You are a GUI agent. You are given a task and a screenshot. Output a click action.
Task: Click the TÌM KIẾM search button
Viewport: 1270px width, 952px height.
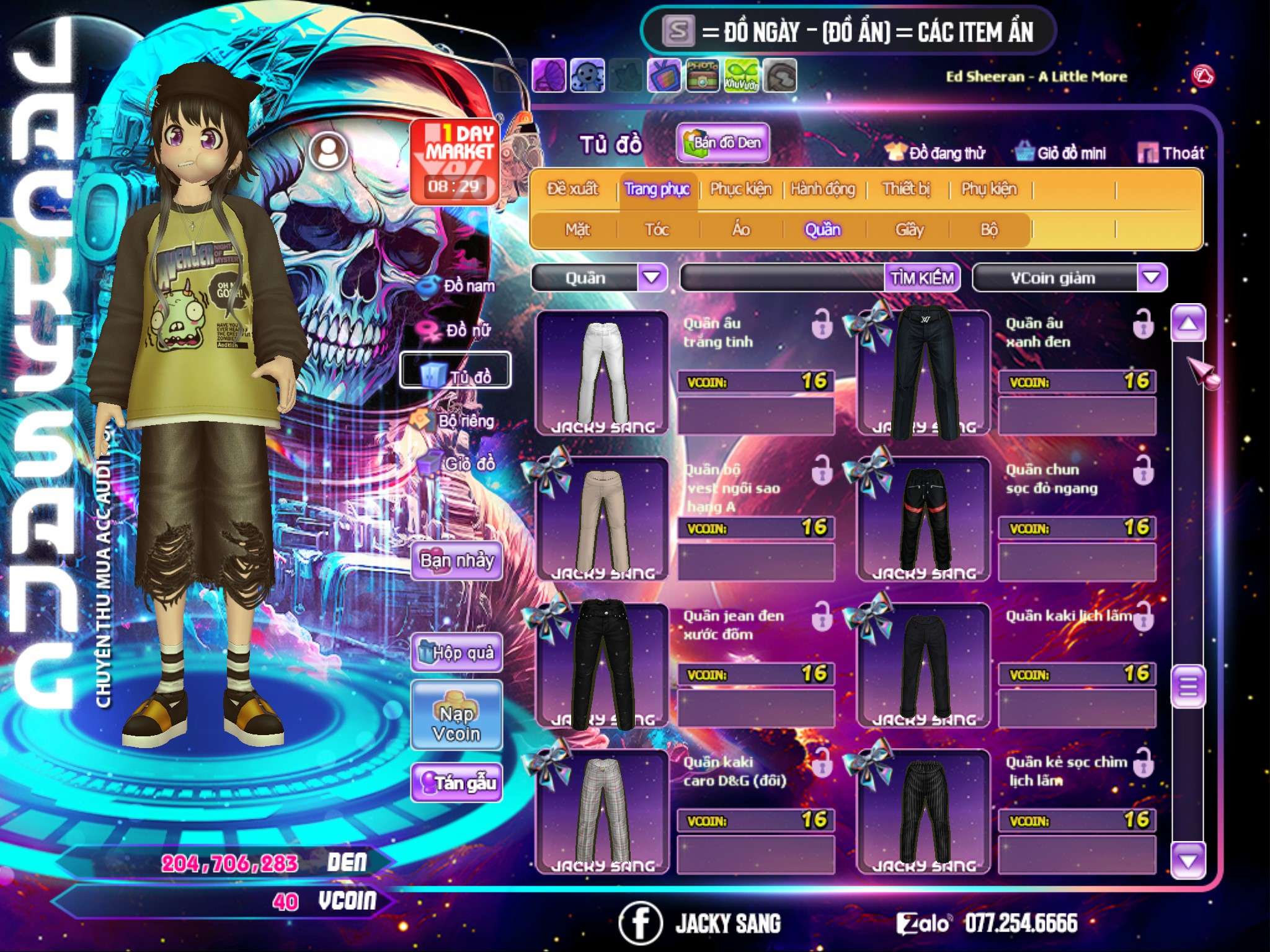[921, 278]
